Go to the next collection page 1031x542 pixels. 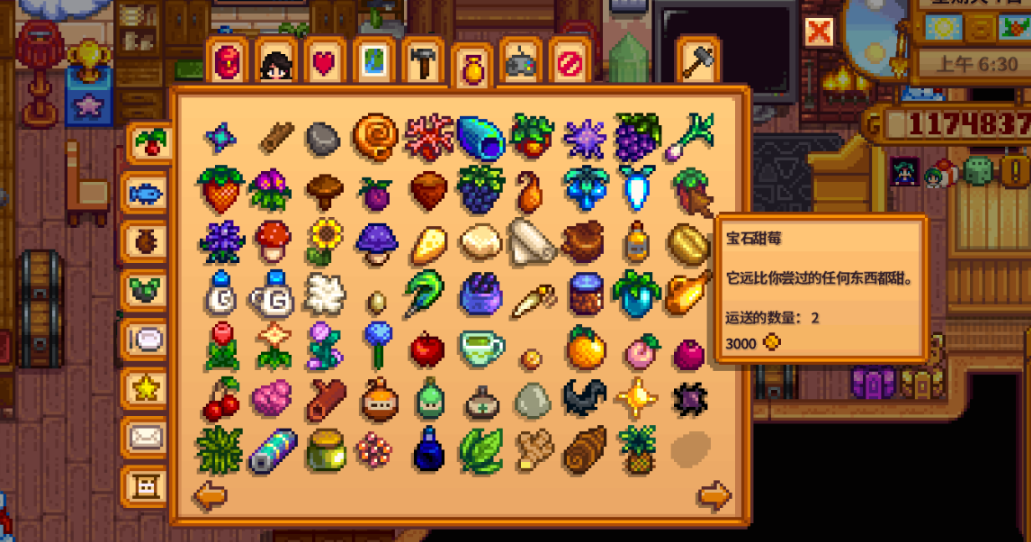(714, 495)
